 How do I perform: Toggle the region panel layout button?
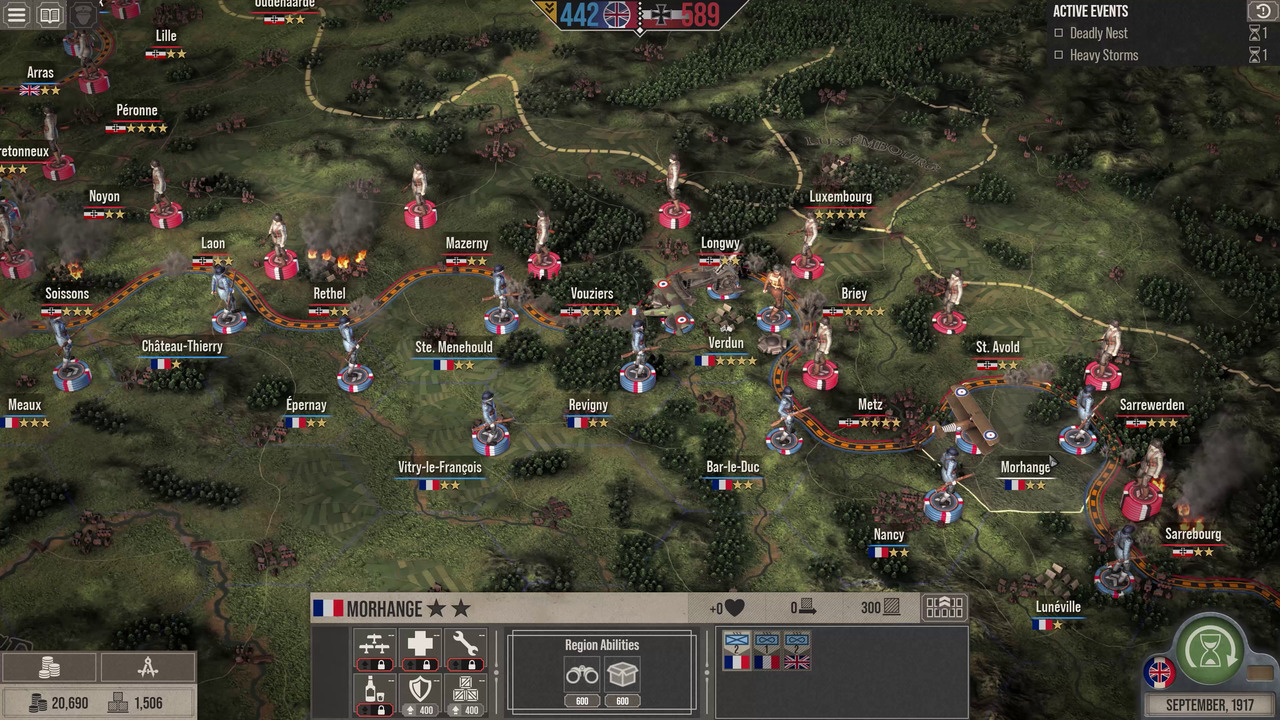point(944,608)
